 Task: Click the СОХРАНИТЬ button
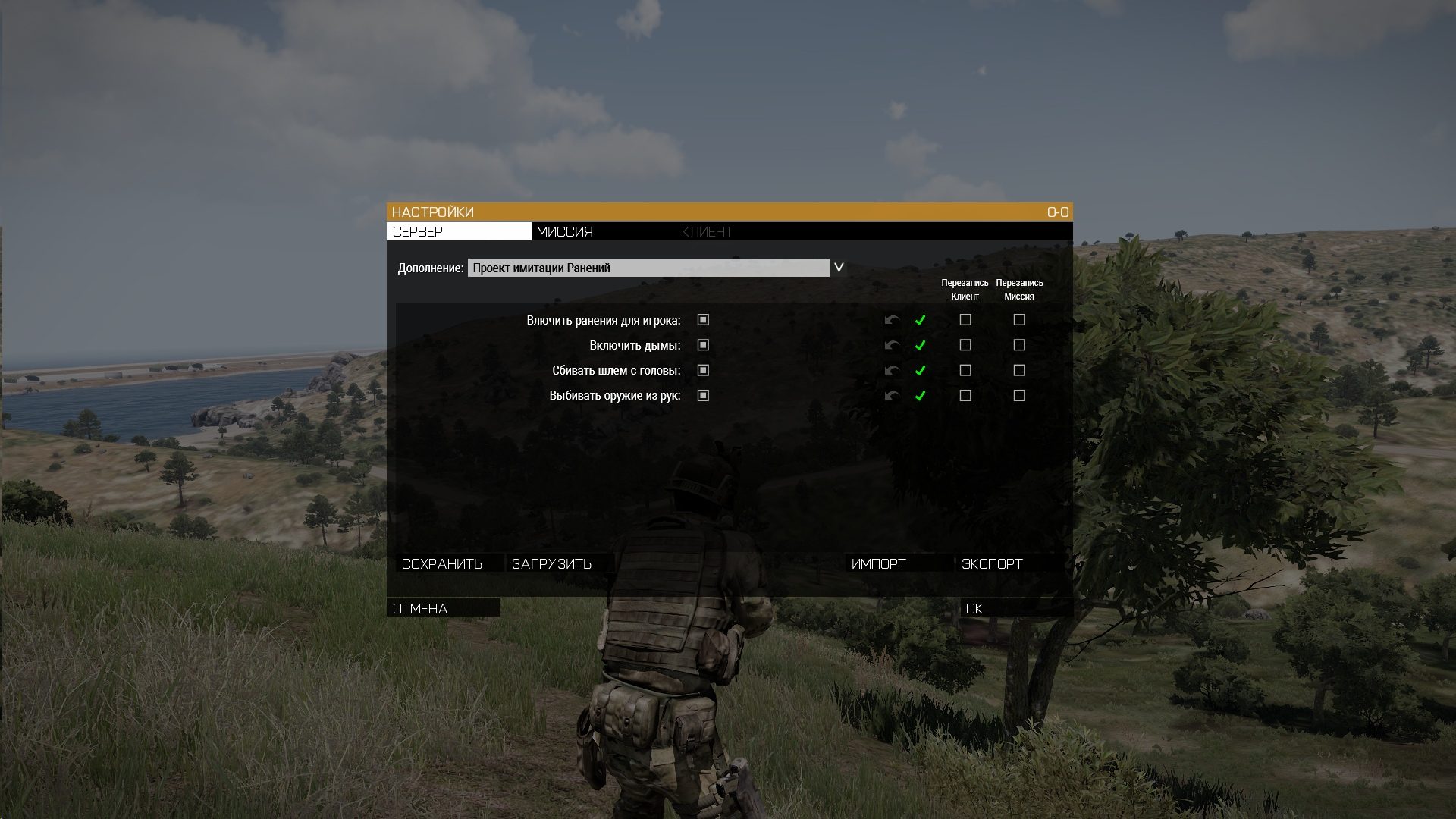(x=444, y=564)
